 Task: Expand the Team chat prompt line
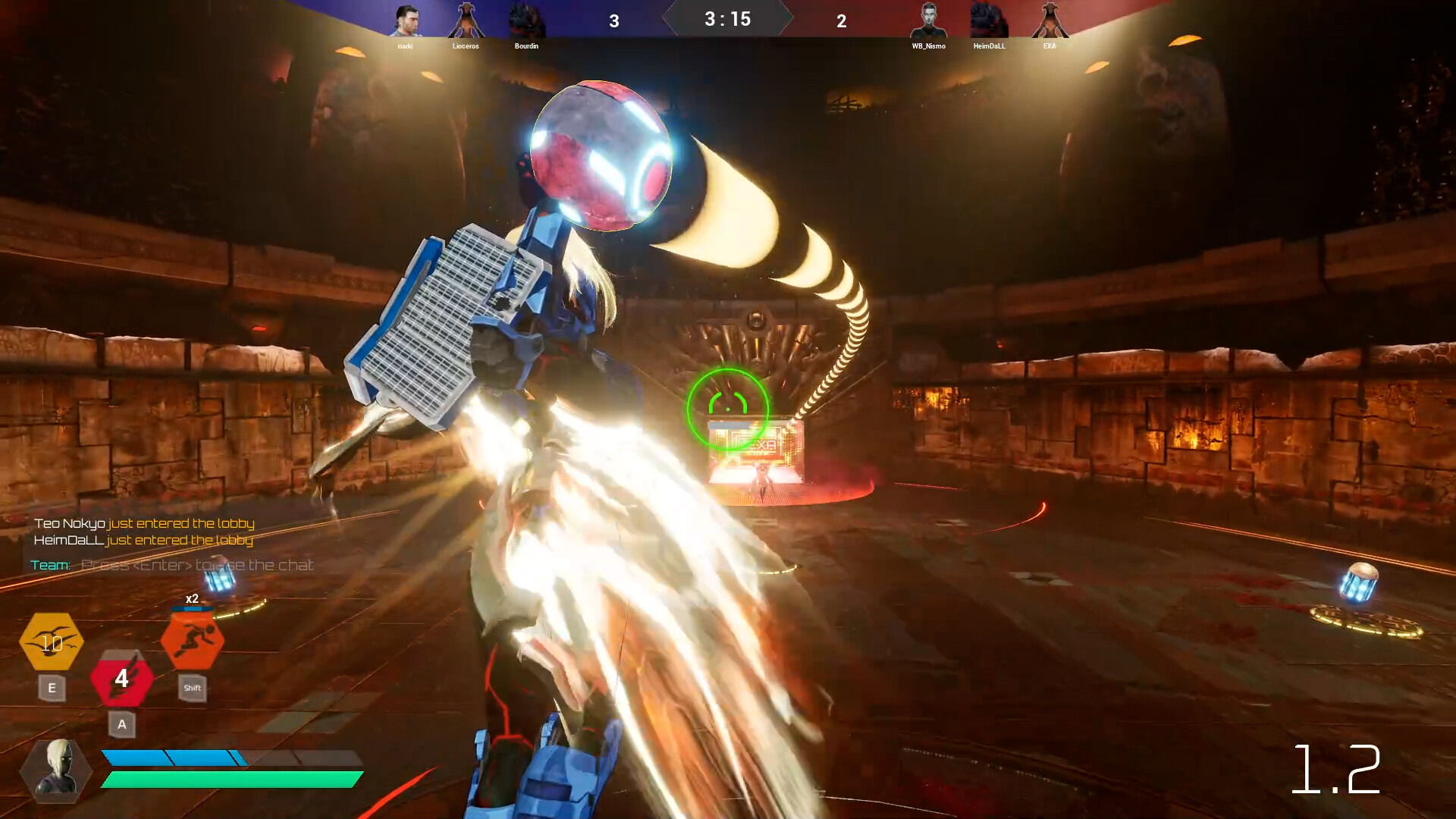(x=172, y=564)
